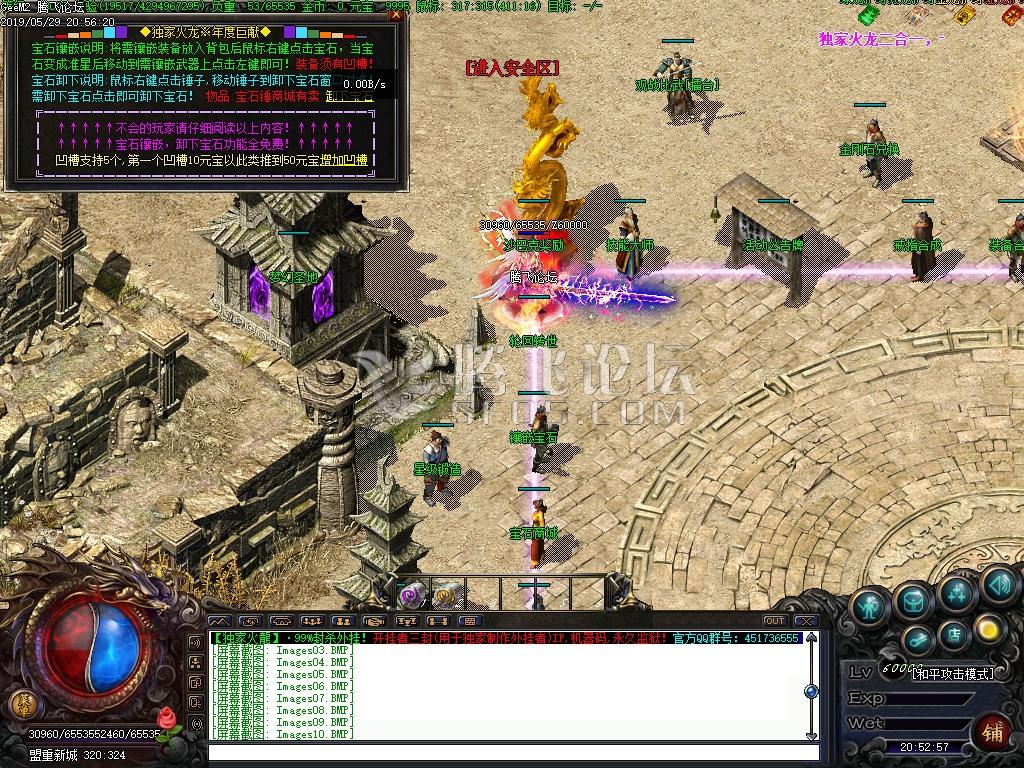Open the character equipment panel
Viewport: 1024px width, 768px height.
(x=871, y=605)
